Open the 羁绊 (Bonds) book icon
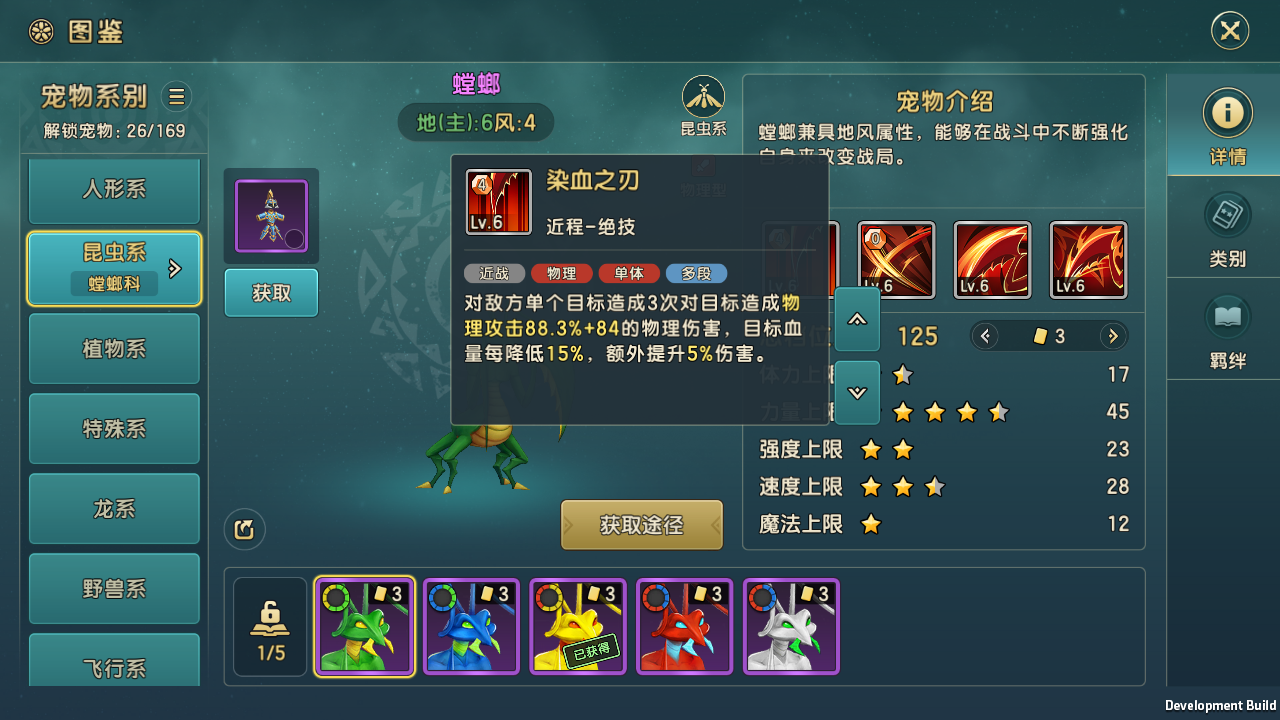The width and height of the screenshot is (1280, 720). [1228, 330]
